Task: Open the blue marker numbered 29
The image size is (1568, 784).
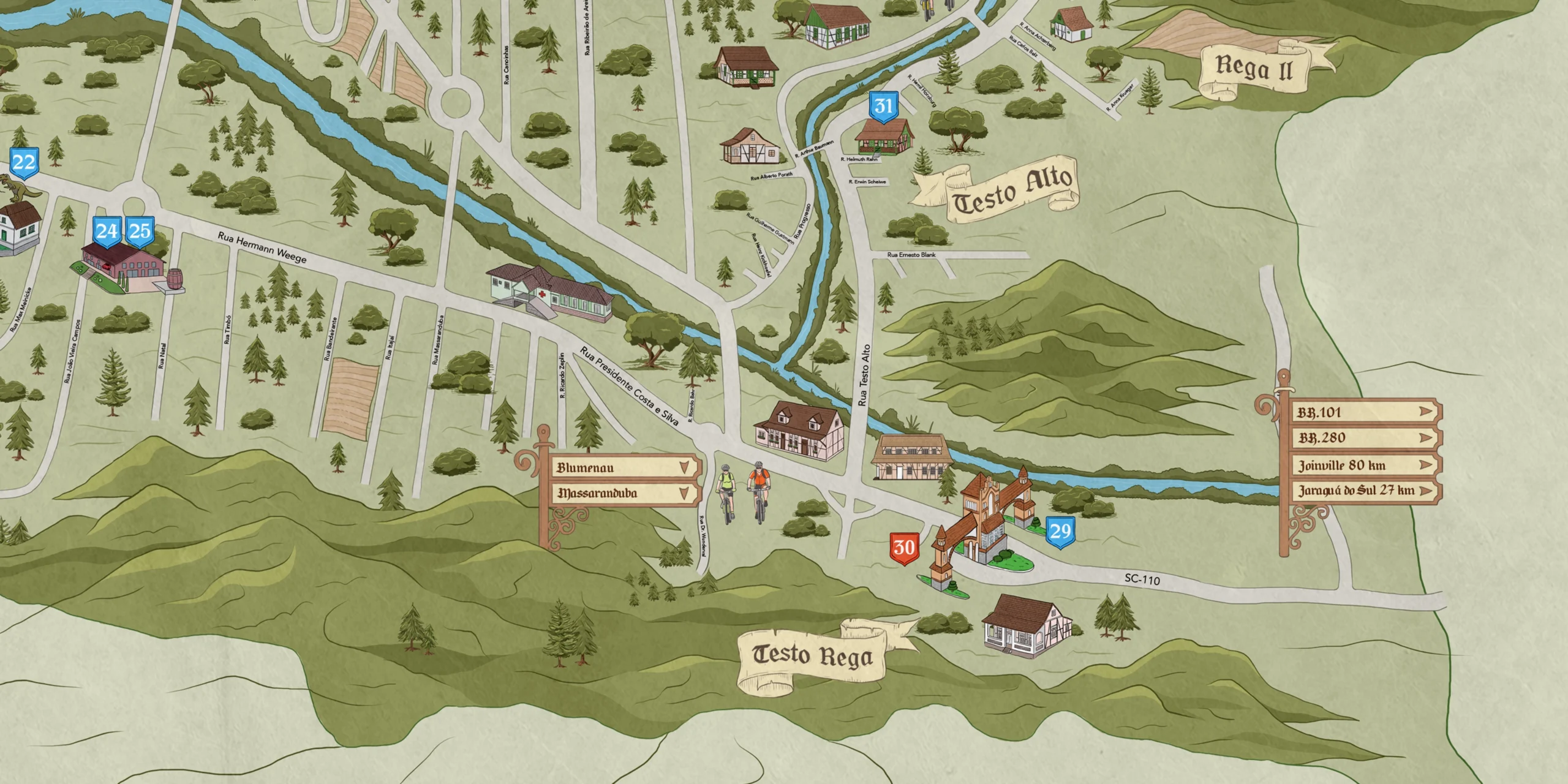Action: [x=1060, y=532]
